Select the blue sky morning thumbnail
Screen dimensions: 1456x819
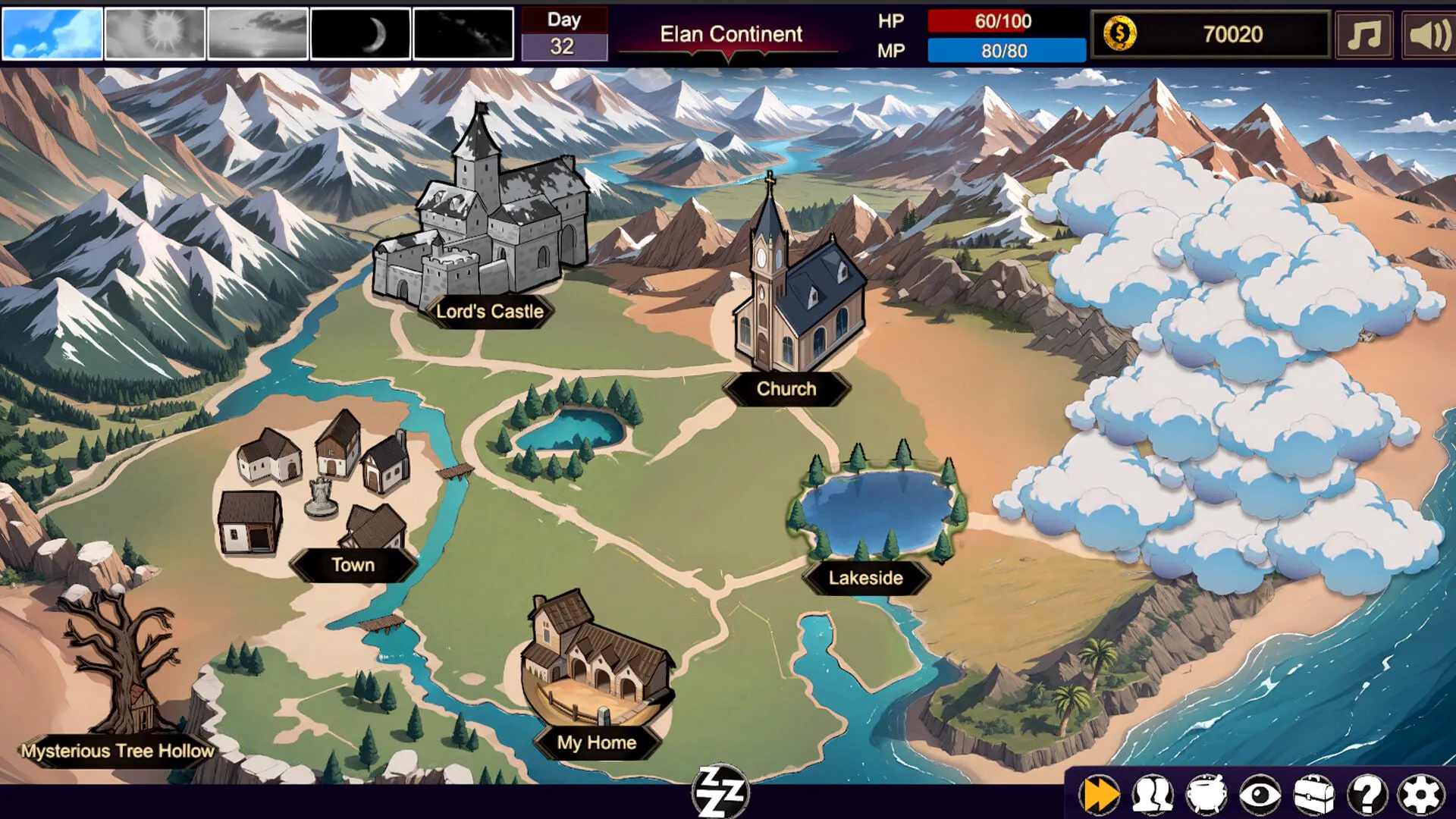point(52,33)
